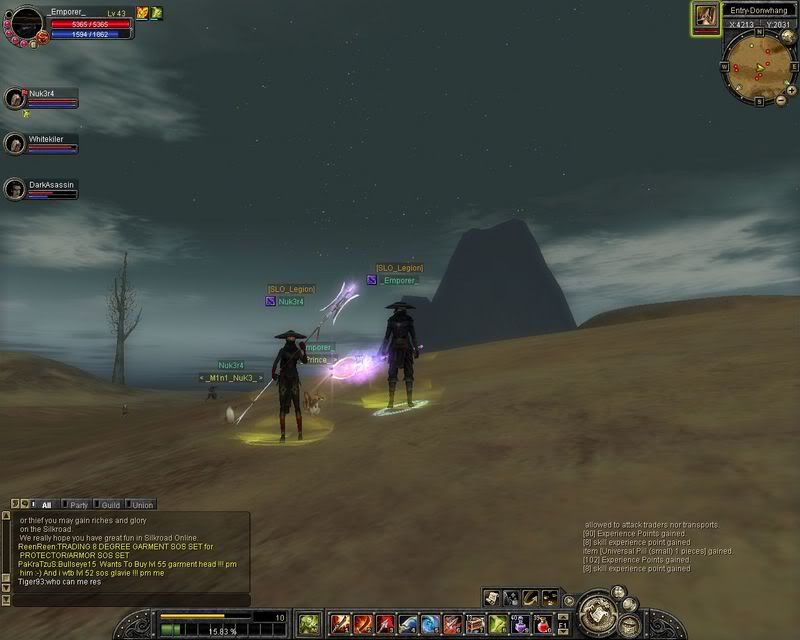This screenshot has height=640, width=800.
Task: Click the circular minimap
Action: 757,67
